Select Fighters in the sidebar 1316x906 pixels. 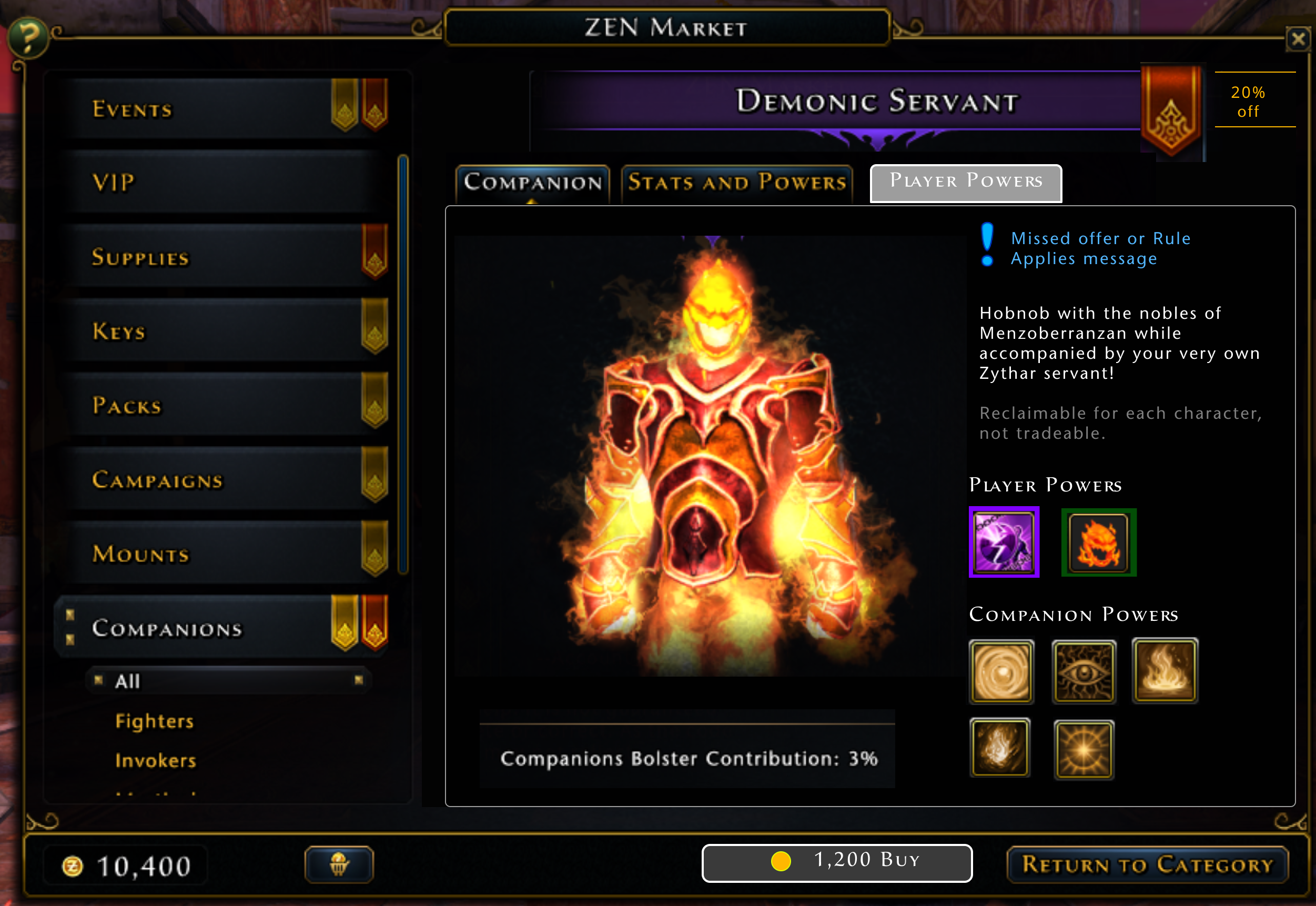pyautogui.click(x=154, y=721)
